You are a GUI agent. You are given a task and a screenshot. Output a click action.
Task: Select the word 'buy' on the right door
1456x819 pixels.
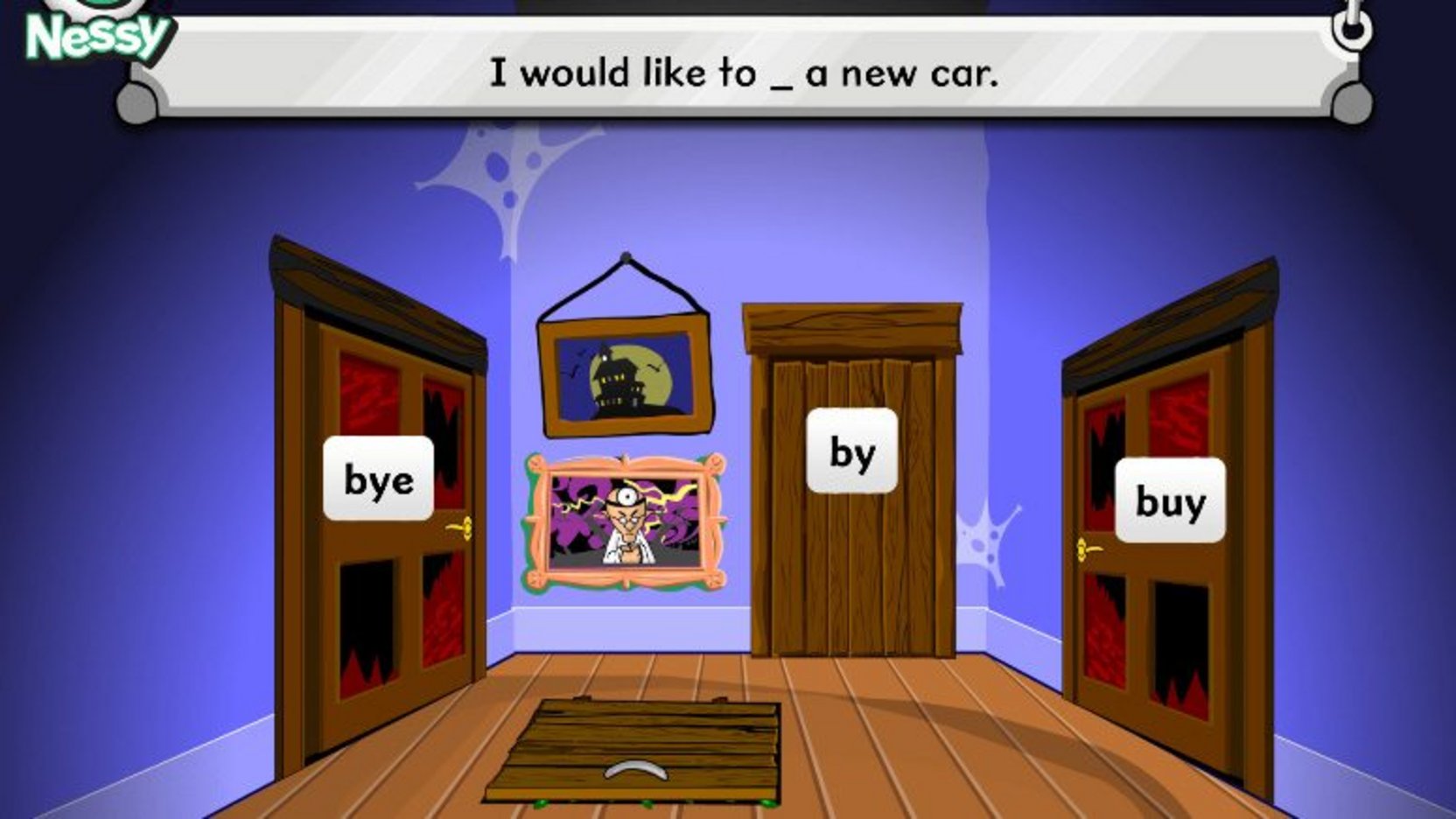(x=1170, y=500)
